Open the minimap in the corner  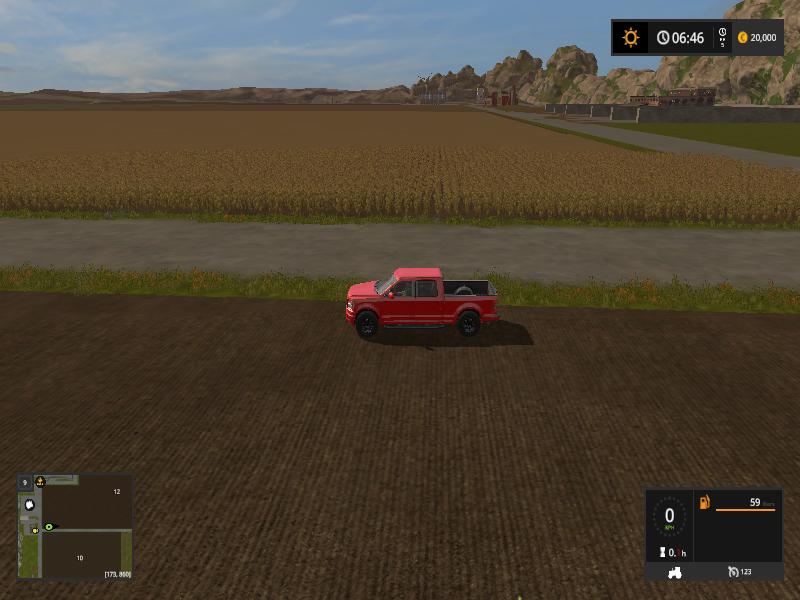pos(75,526)
